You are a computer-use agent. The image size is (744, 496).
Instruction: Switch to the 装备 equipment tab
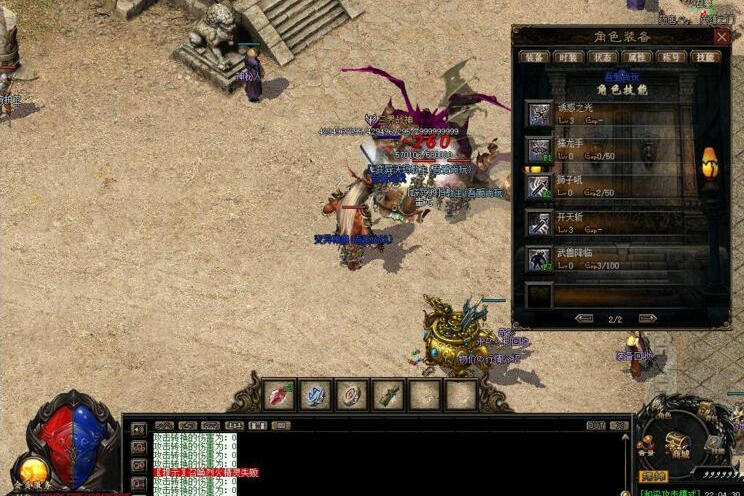coord(536,57)
